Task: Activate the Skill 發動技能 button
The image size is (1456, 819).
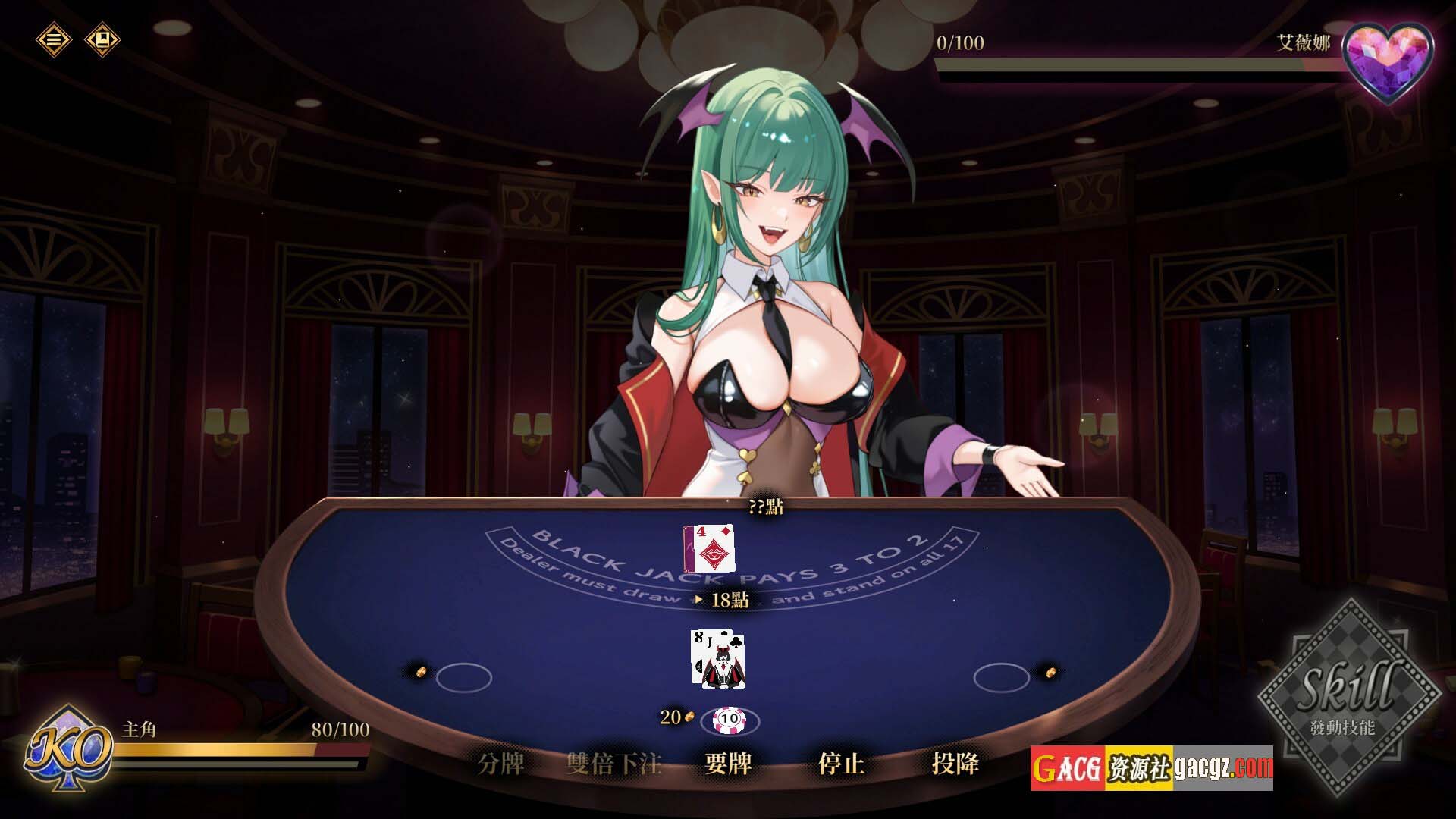Action: pos(1348,698)
